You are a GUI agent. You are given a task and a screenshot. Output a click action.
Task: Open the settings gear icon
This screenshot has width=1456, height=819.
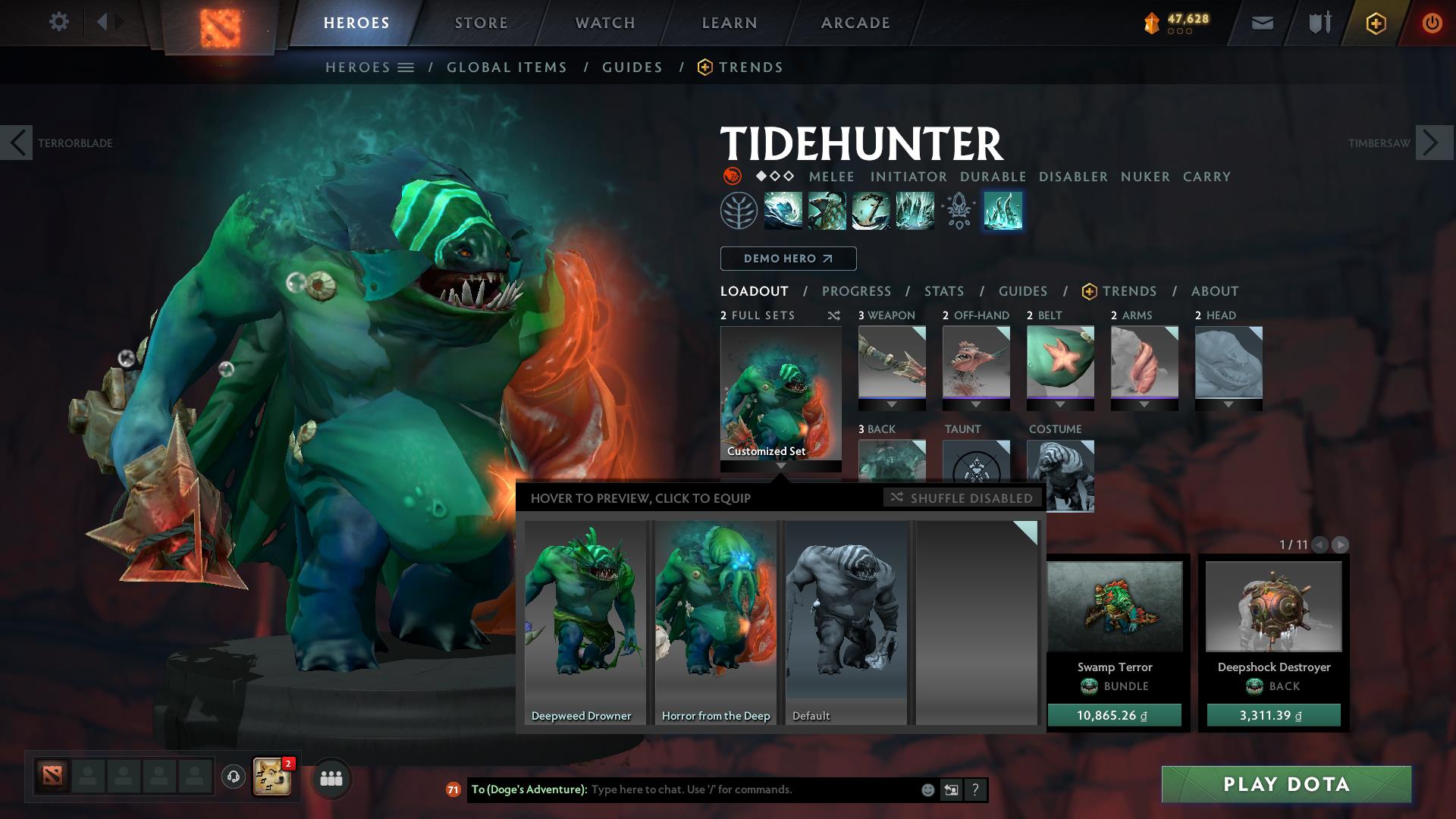click(x=58, y=21)
